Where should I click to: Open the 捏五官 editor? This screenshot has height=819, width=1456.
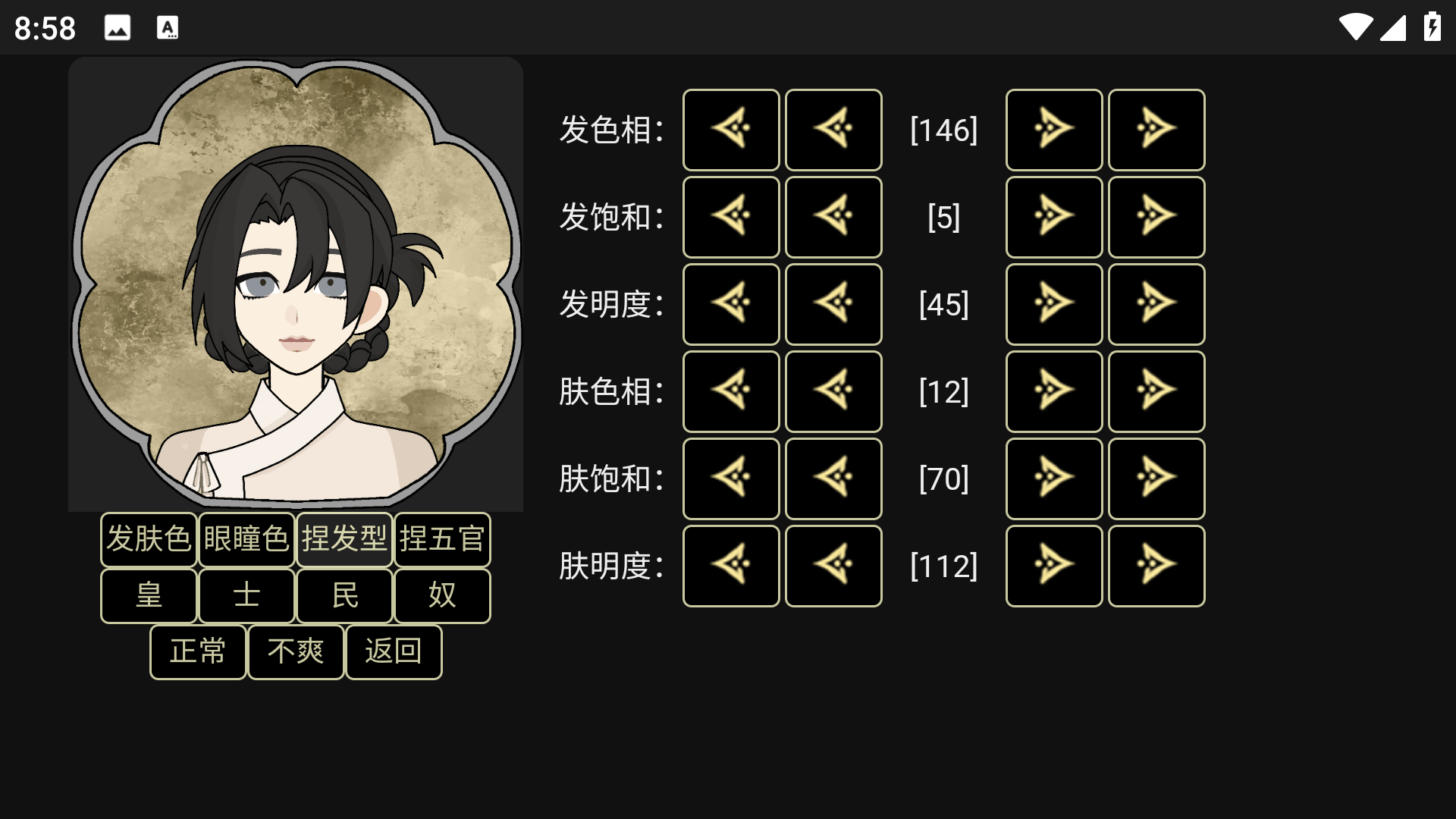point(442,539)
